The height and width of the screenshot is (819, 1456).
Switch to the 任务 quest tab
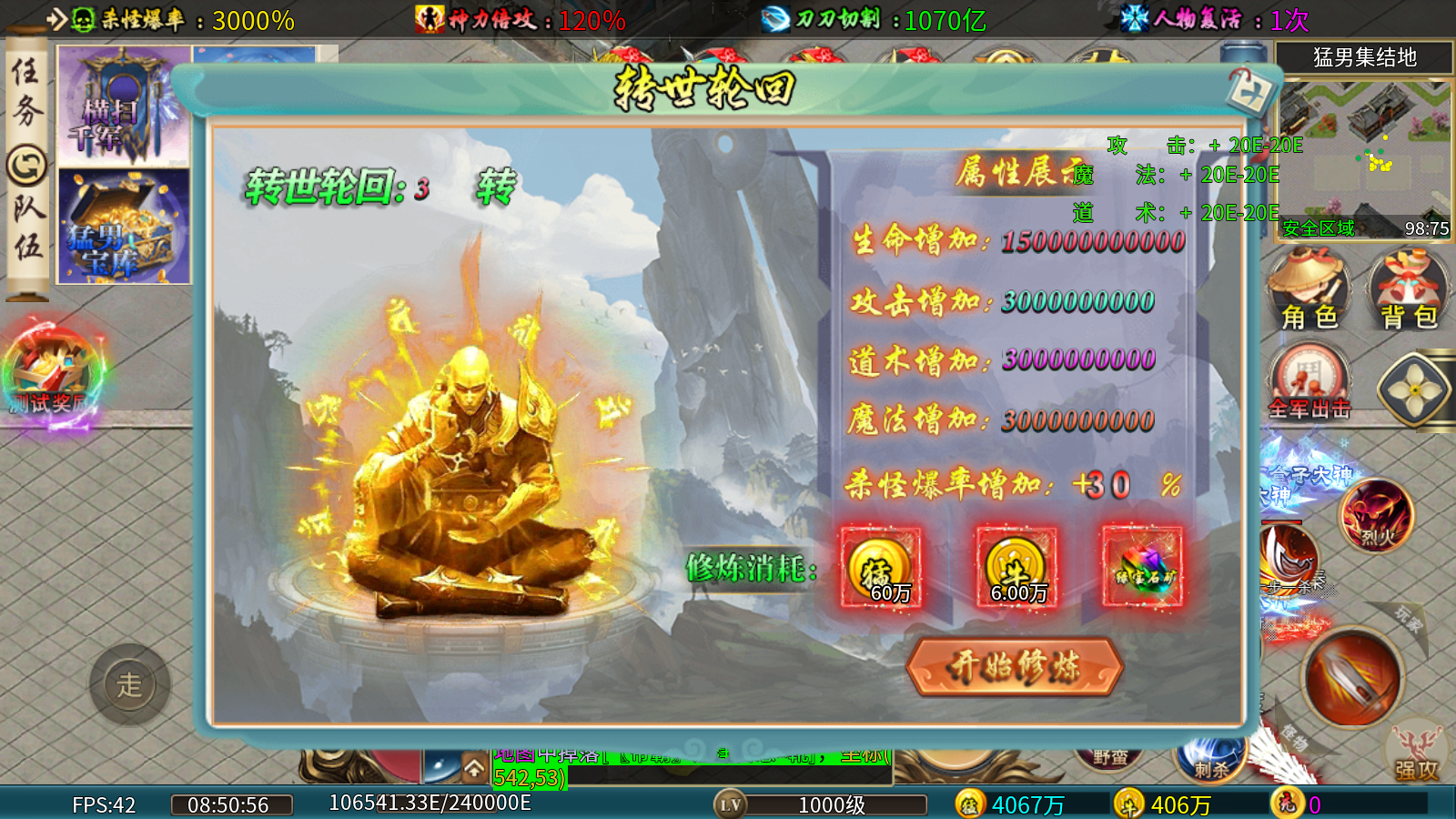tap(26, 90)
